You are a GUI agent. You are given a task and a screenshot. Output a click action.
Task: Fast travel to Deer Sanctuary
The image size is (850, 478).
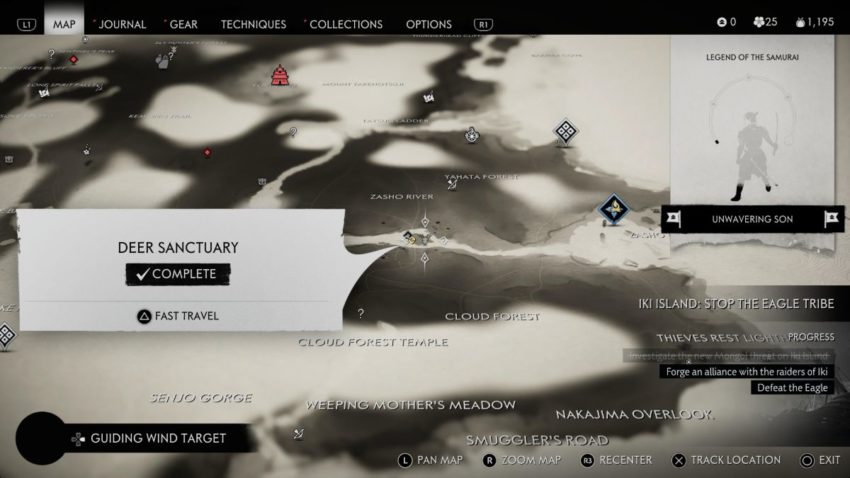179,316
